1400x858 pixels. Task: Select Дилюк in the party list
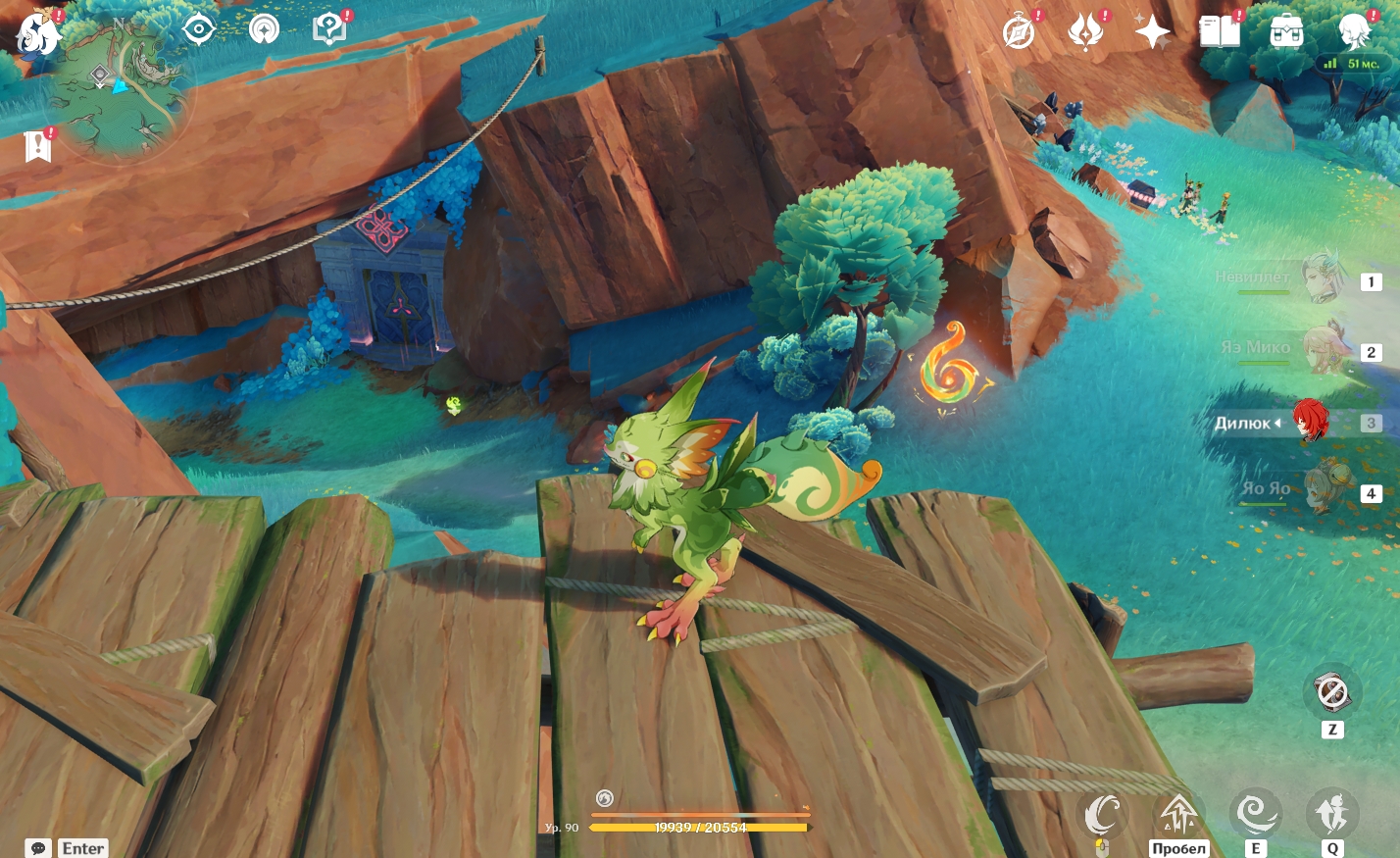[1310, 422]
